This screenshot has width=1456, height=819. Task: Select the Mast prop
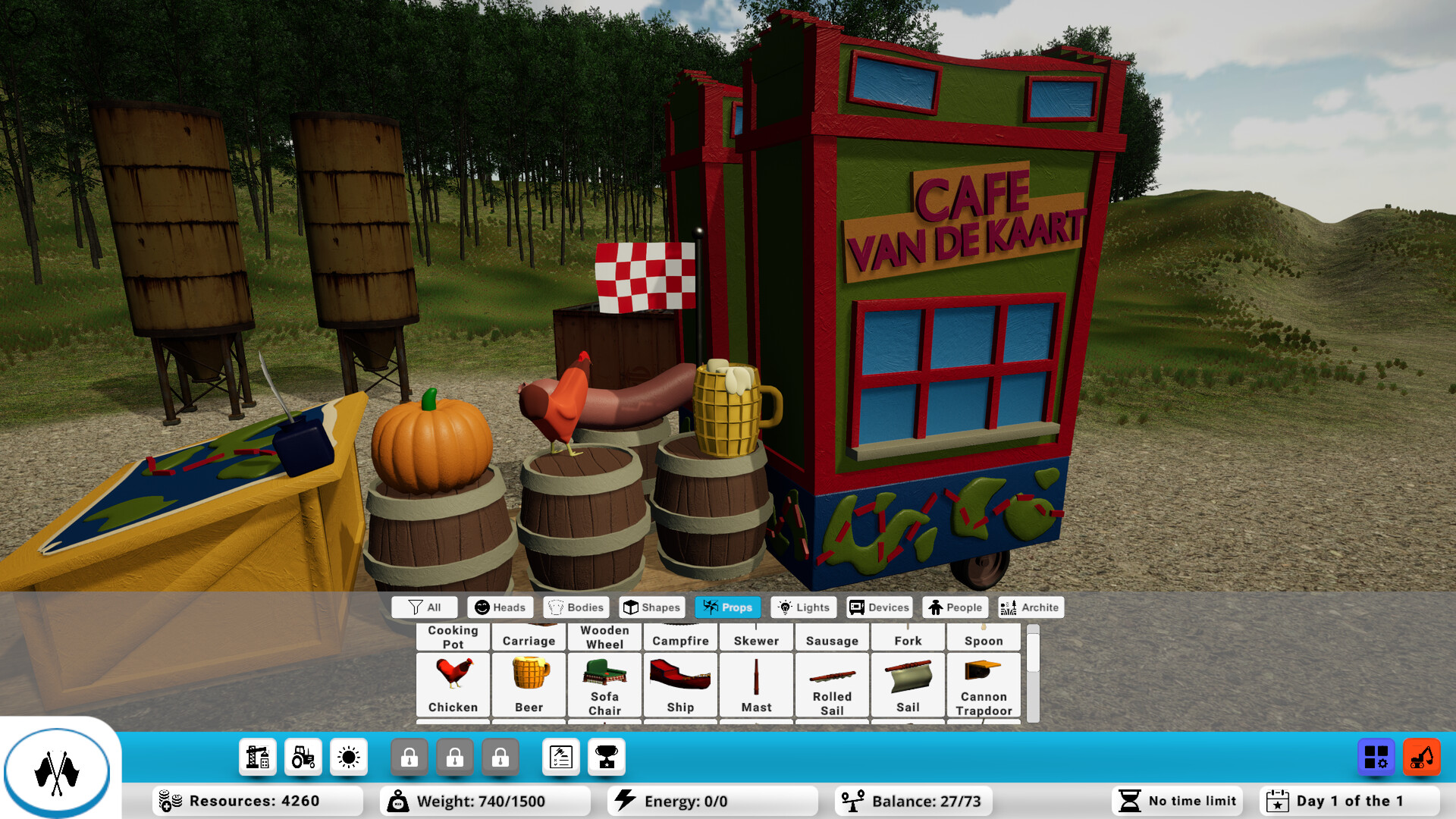click(x=756, y=685)
